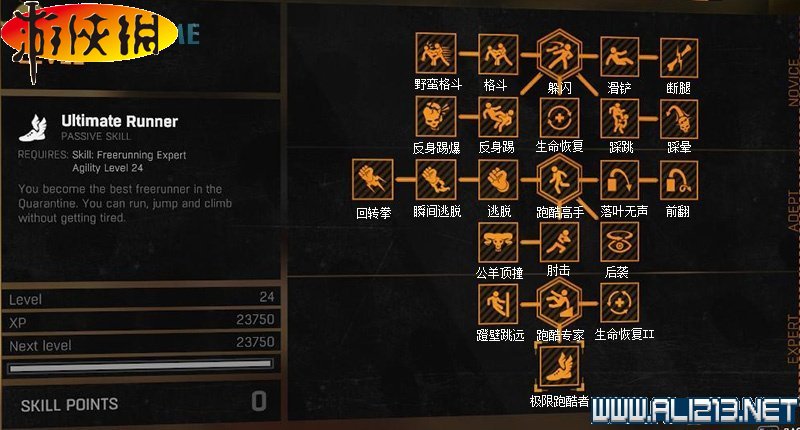The image size is (800, 430).
Task: Choose the 格斗 skill node
Action: click(x=496, y=53)
